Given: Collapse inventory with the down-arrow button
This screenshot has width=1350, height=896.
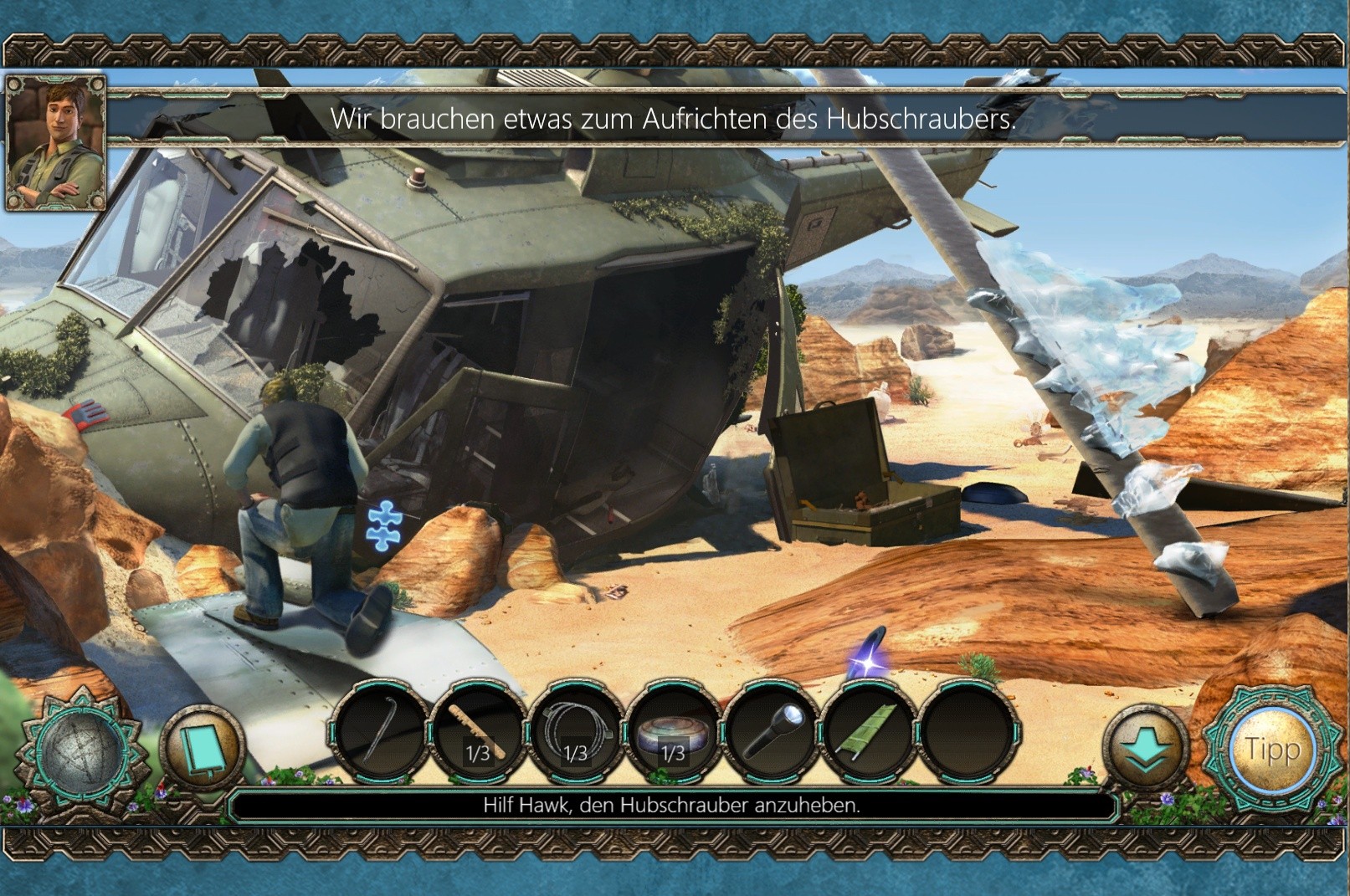Looking at the screenshot, I should click(1146, 750).
